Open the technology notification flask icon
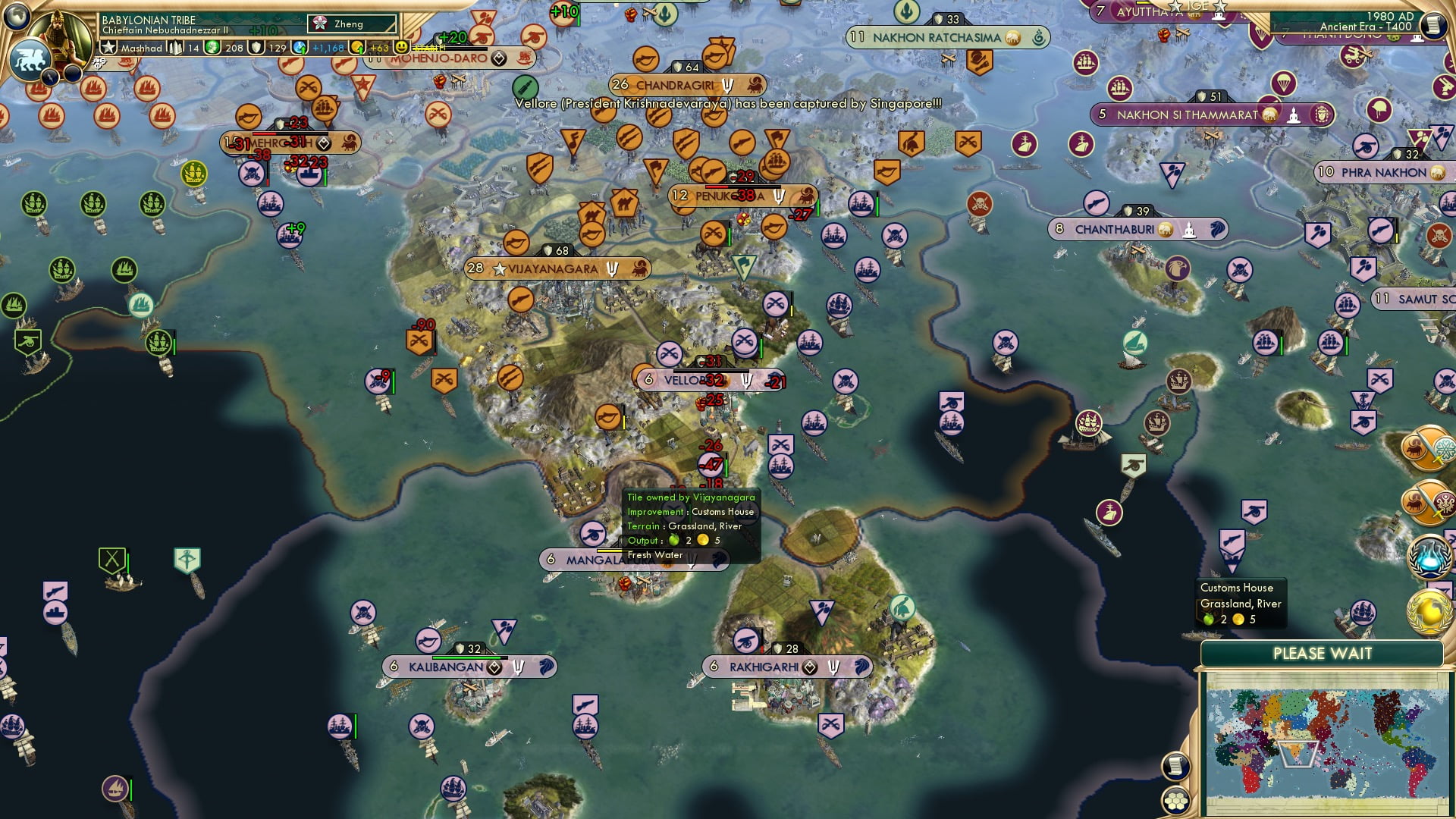The height and width of the screenshot is (819, 1456). (1429, 560)
